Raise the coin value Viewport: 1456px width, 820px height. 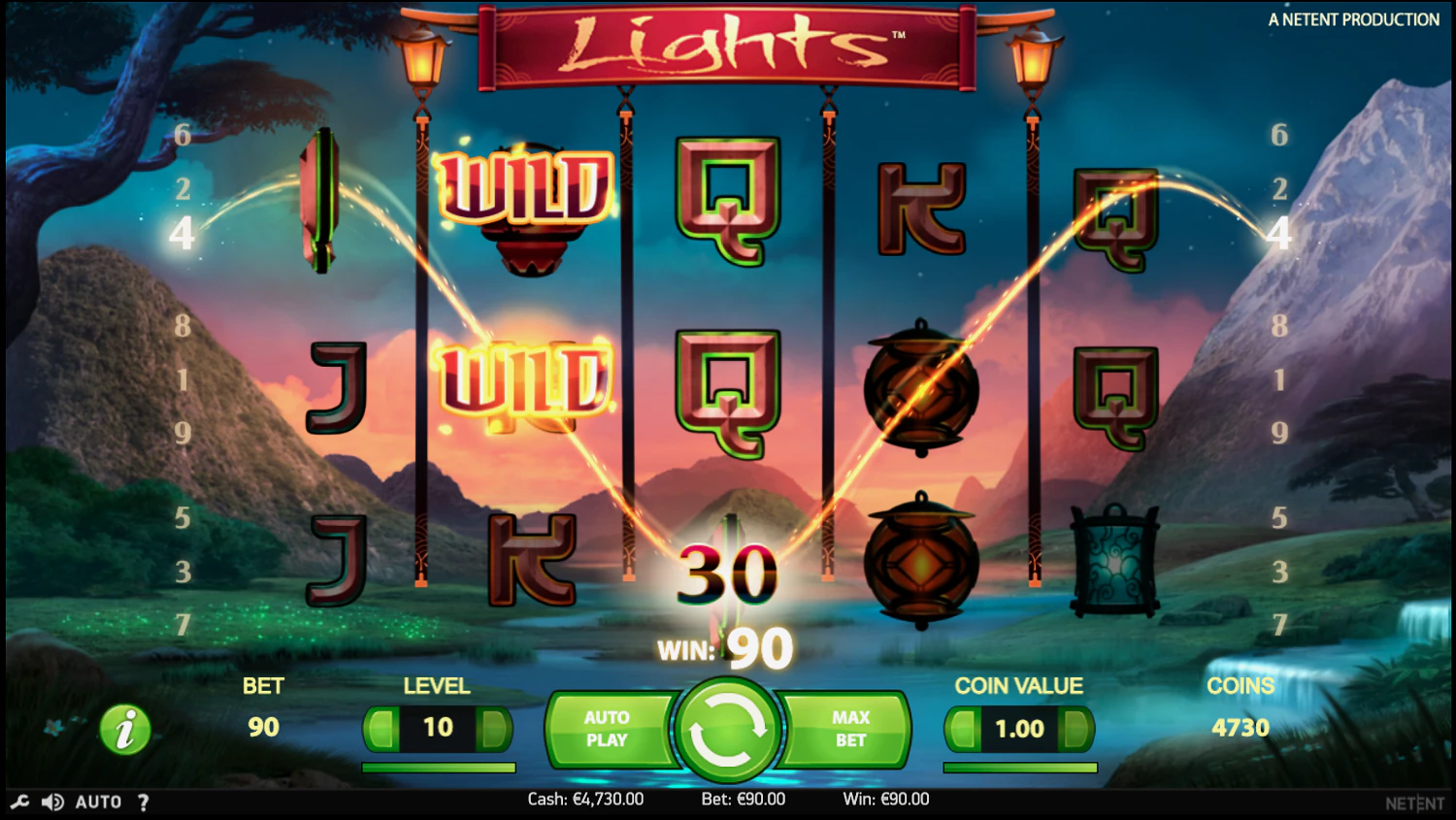pyautogui.click(x=1075, y=729)
